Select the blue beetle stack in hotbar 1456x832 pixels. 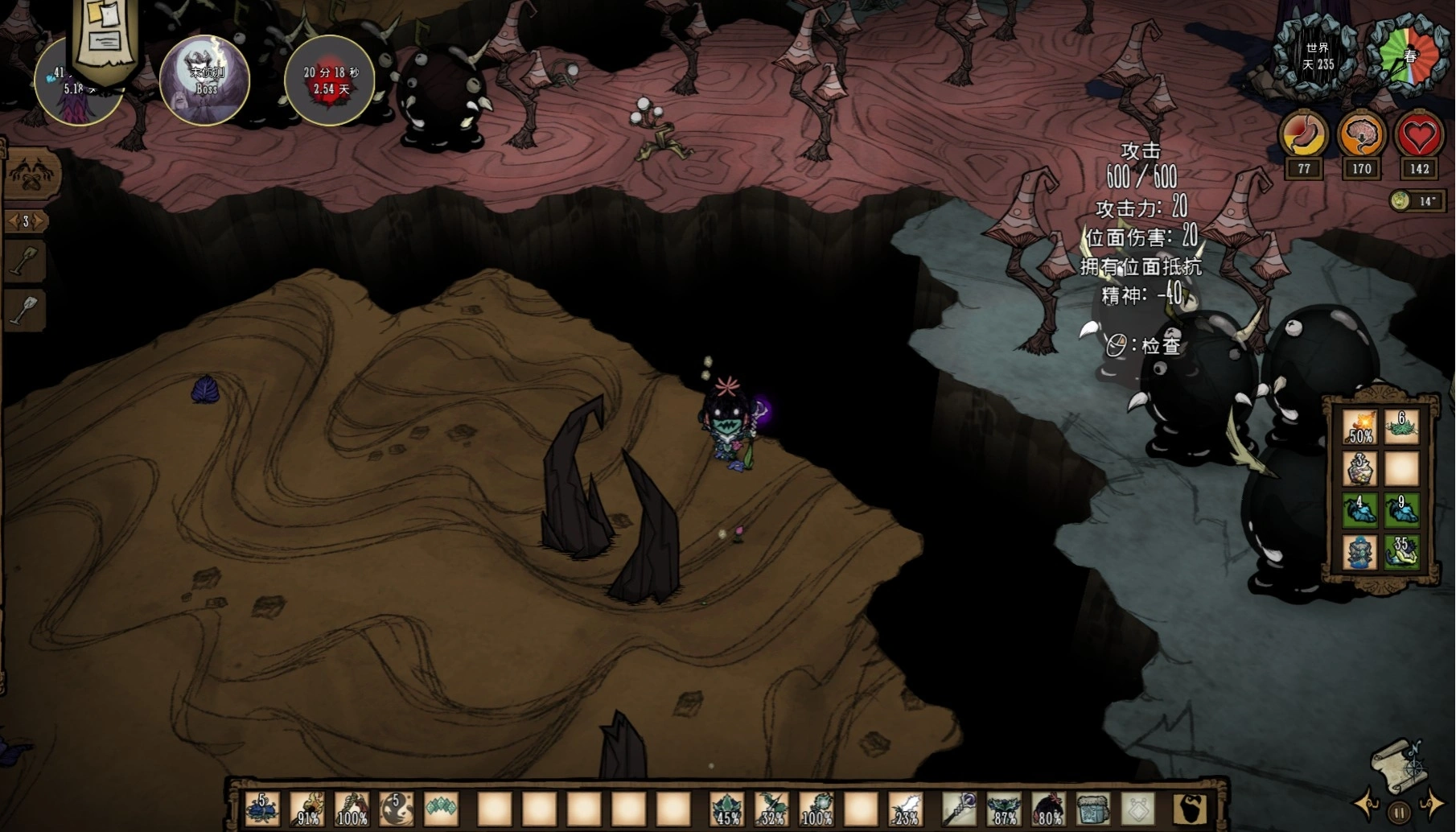(x=262, y=808)
